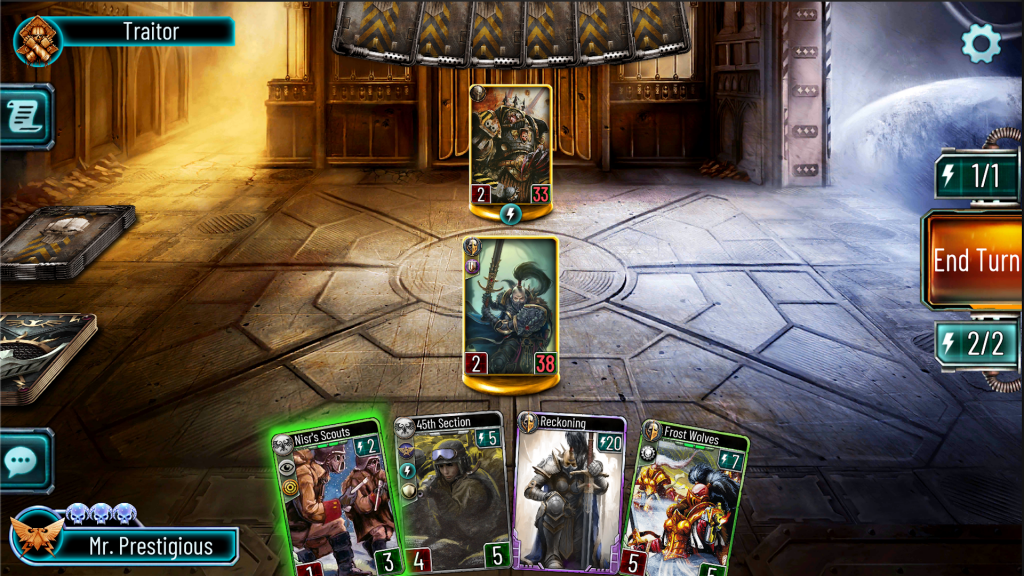Choose the Reckoning card in hand
The height and width of the screenshot is (576, 1024).
pos(568,495)
